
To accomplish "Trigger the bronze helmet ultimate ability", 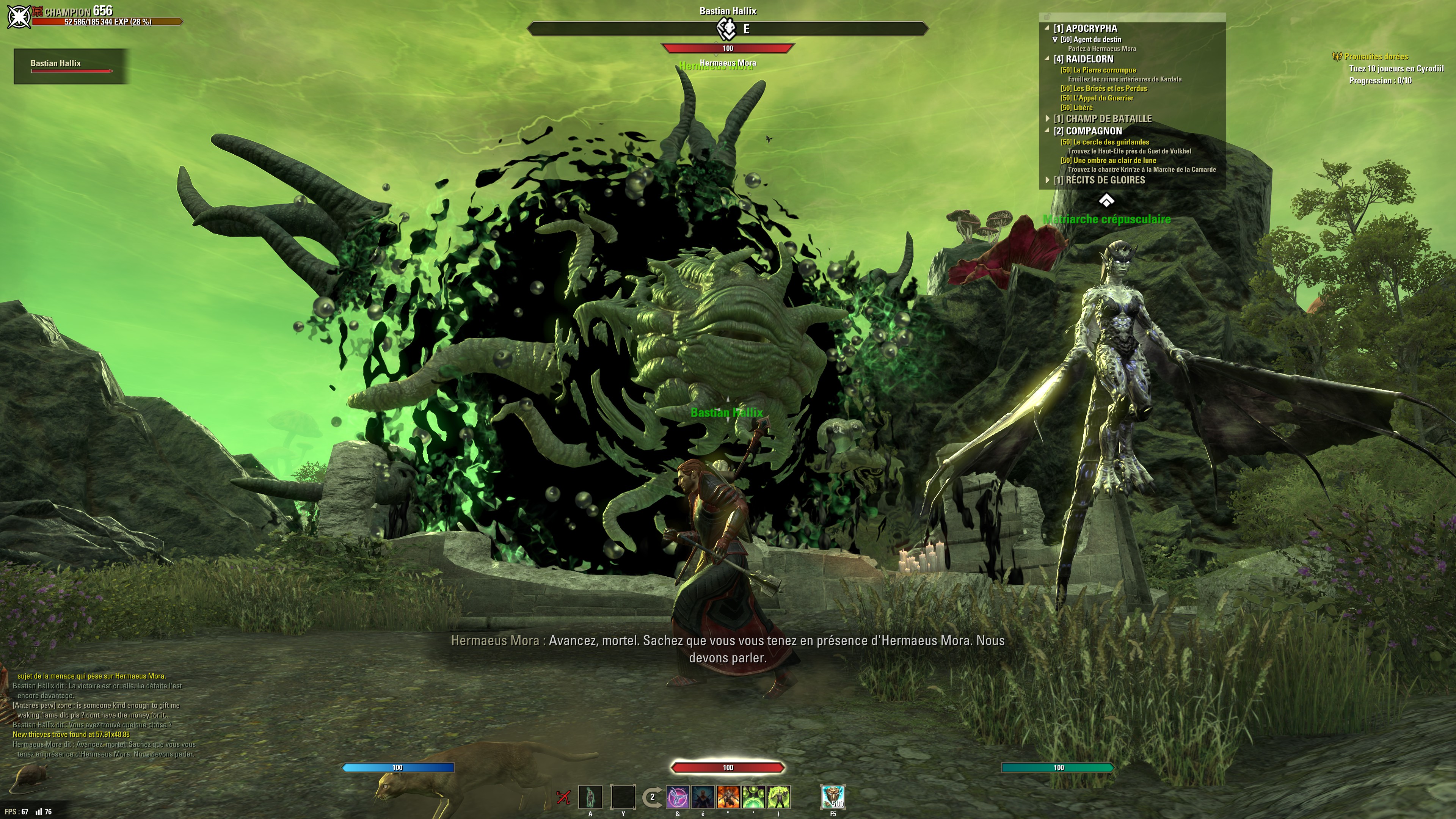I will coord(833,797).
